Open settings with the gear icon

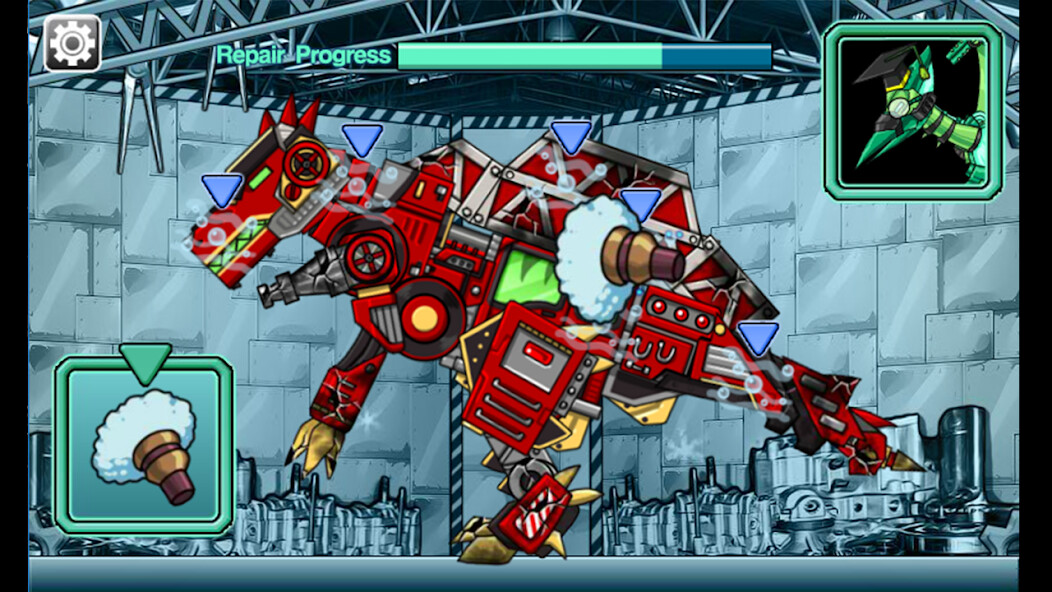pos(72,43)
